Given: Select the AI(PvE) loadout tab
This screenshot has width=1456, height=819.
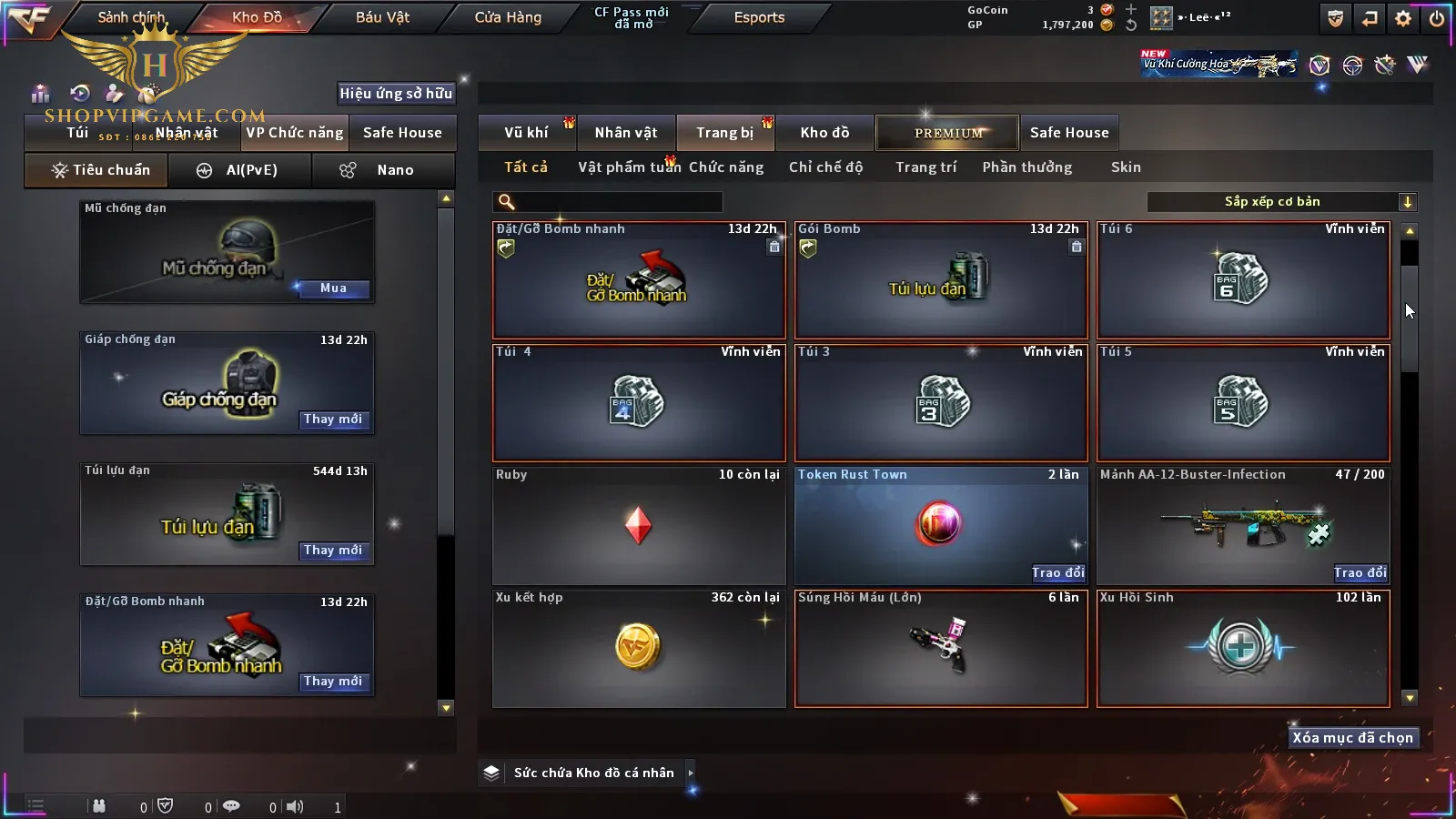Looking at the screenshot, I should pos(240,170).
